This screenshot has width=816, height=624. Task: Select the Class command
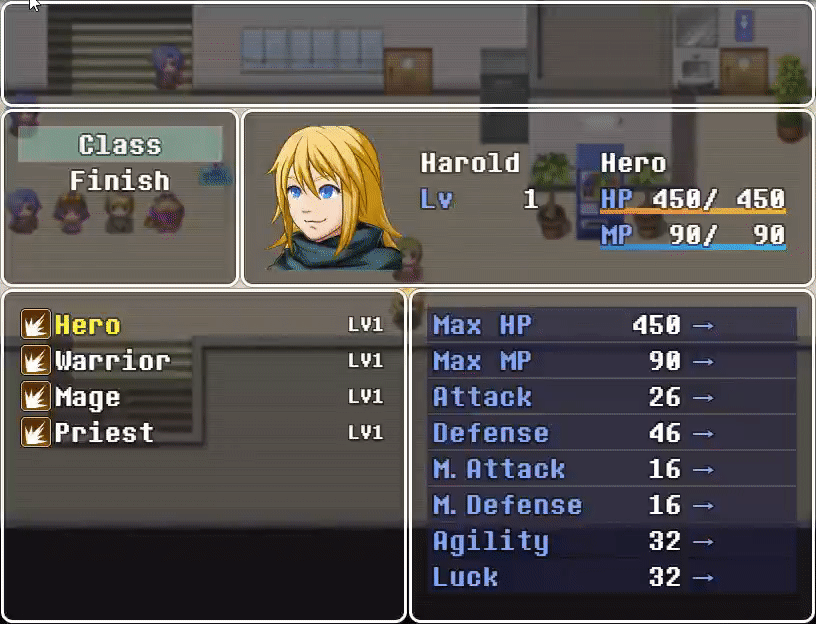(x=120, y=145)
